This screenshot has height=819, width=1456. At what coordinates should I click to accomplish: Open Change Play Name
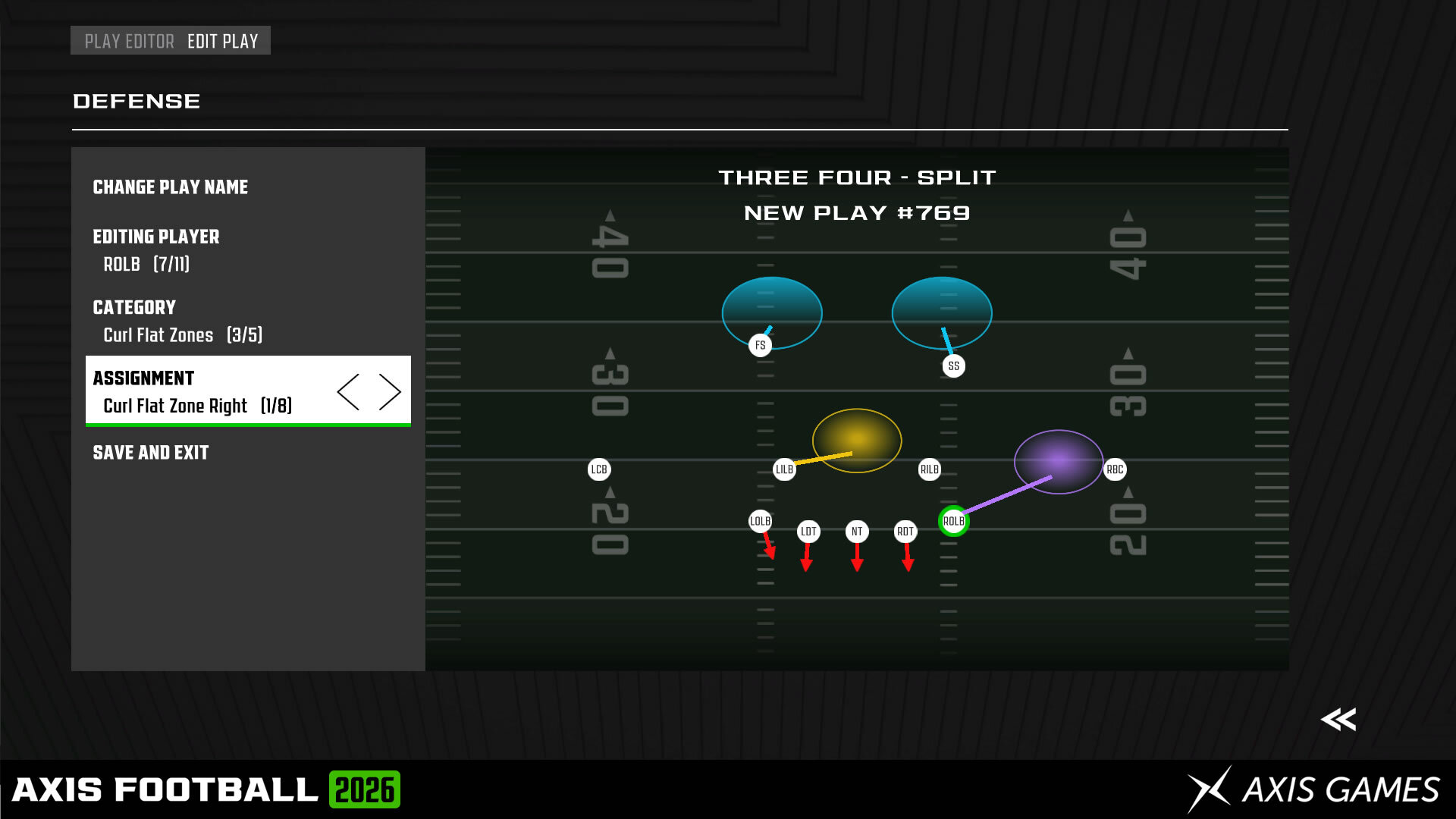click(x=170, y=187)
